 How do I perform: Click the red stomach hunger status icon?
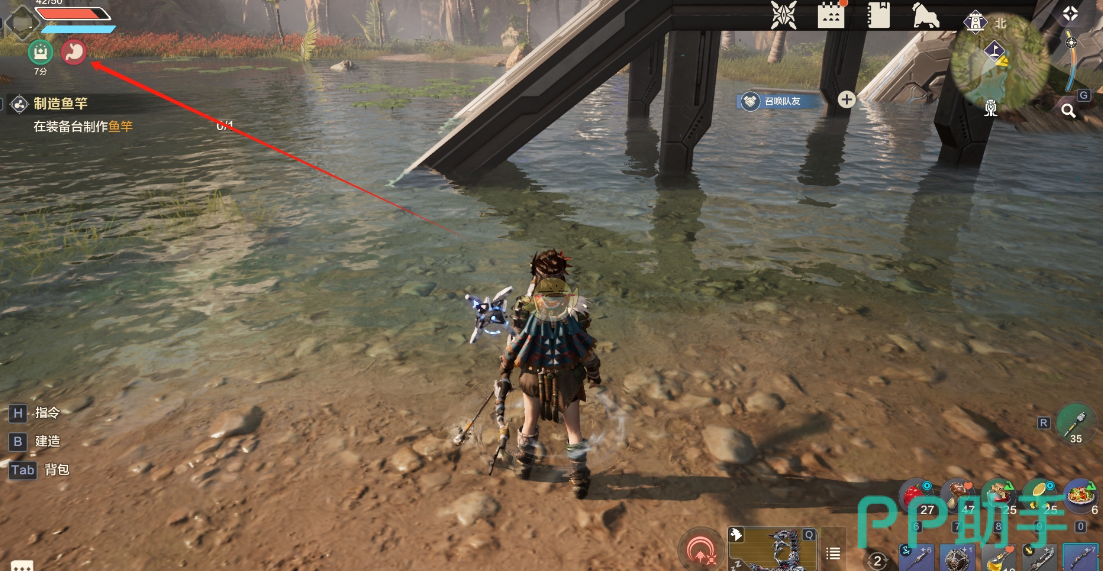pyautogui.click(x=74, y=51)
